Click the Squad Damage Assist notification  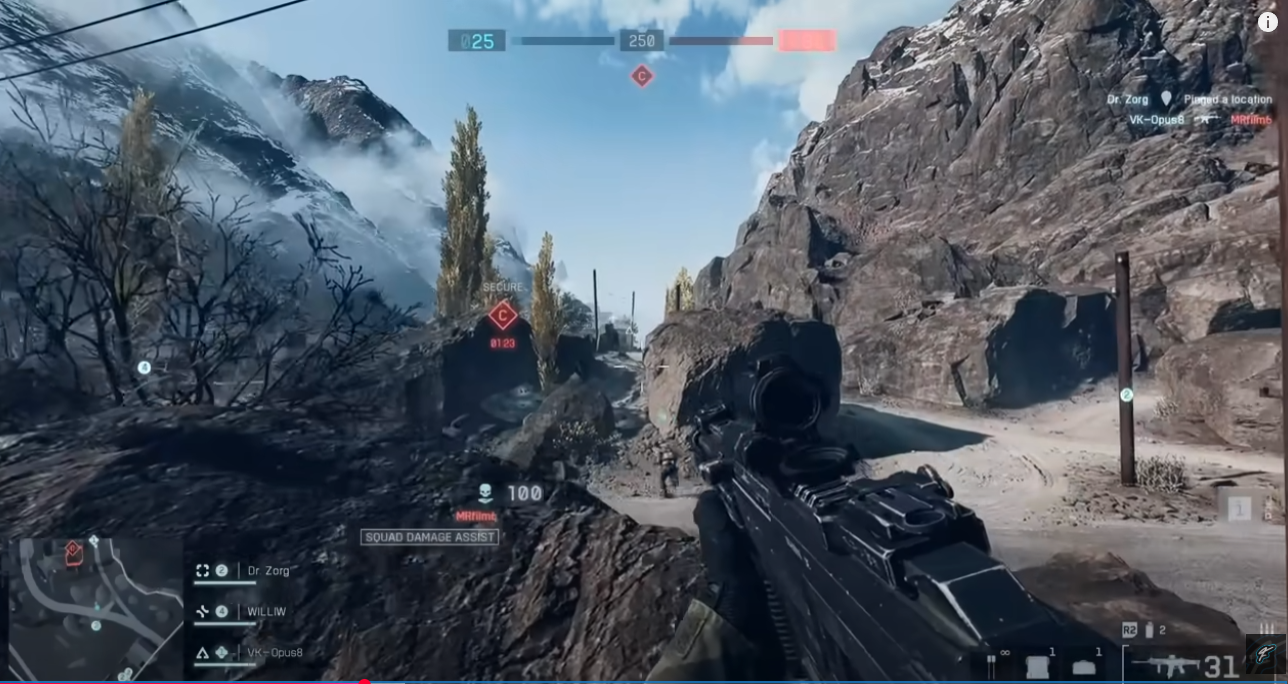(430, 537)
